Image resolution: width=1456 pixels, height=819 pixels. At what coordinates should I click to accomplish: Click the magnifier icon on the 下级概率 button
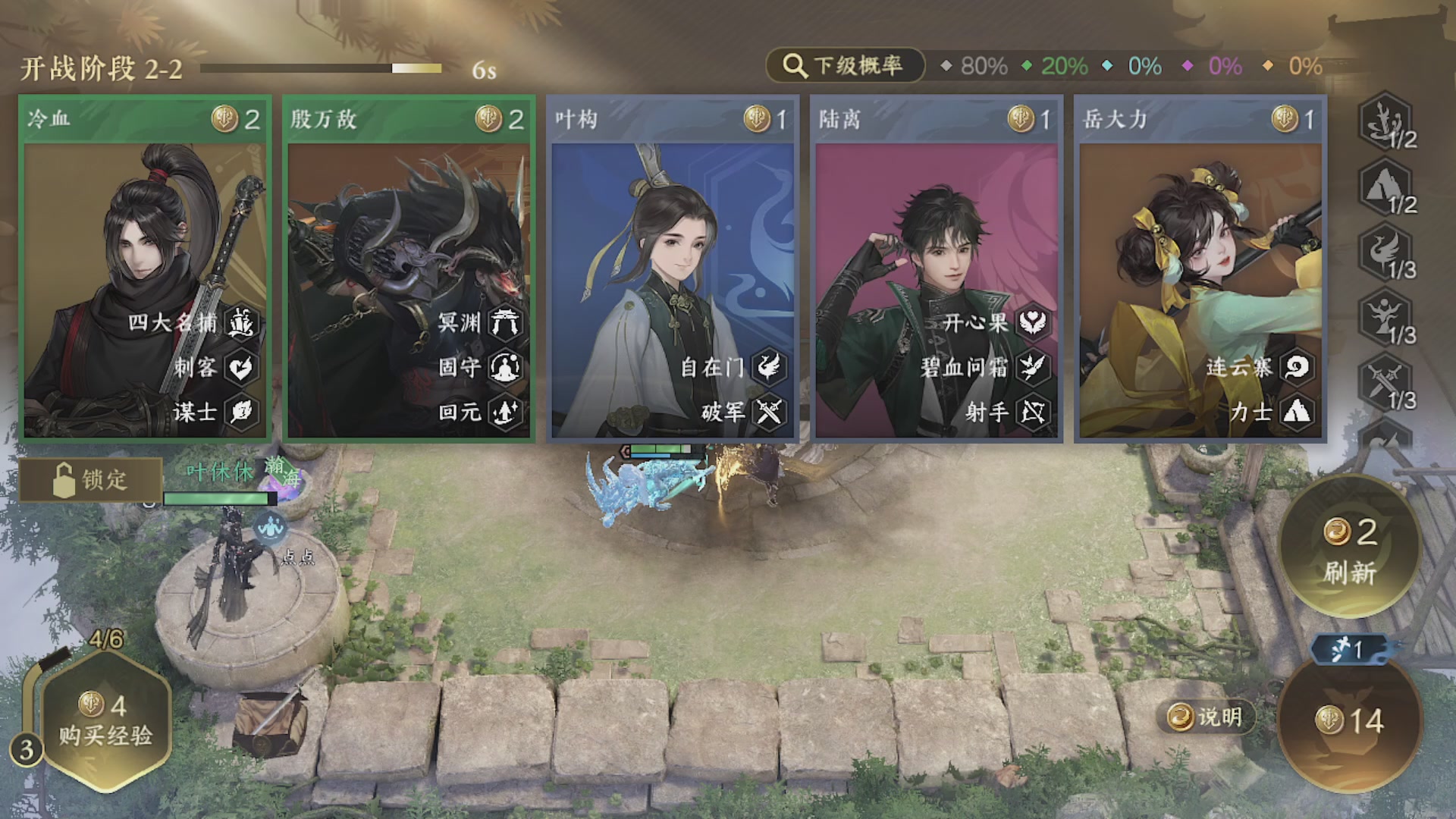[793, 65]
